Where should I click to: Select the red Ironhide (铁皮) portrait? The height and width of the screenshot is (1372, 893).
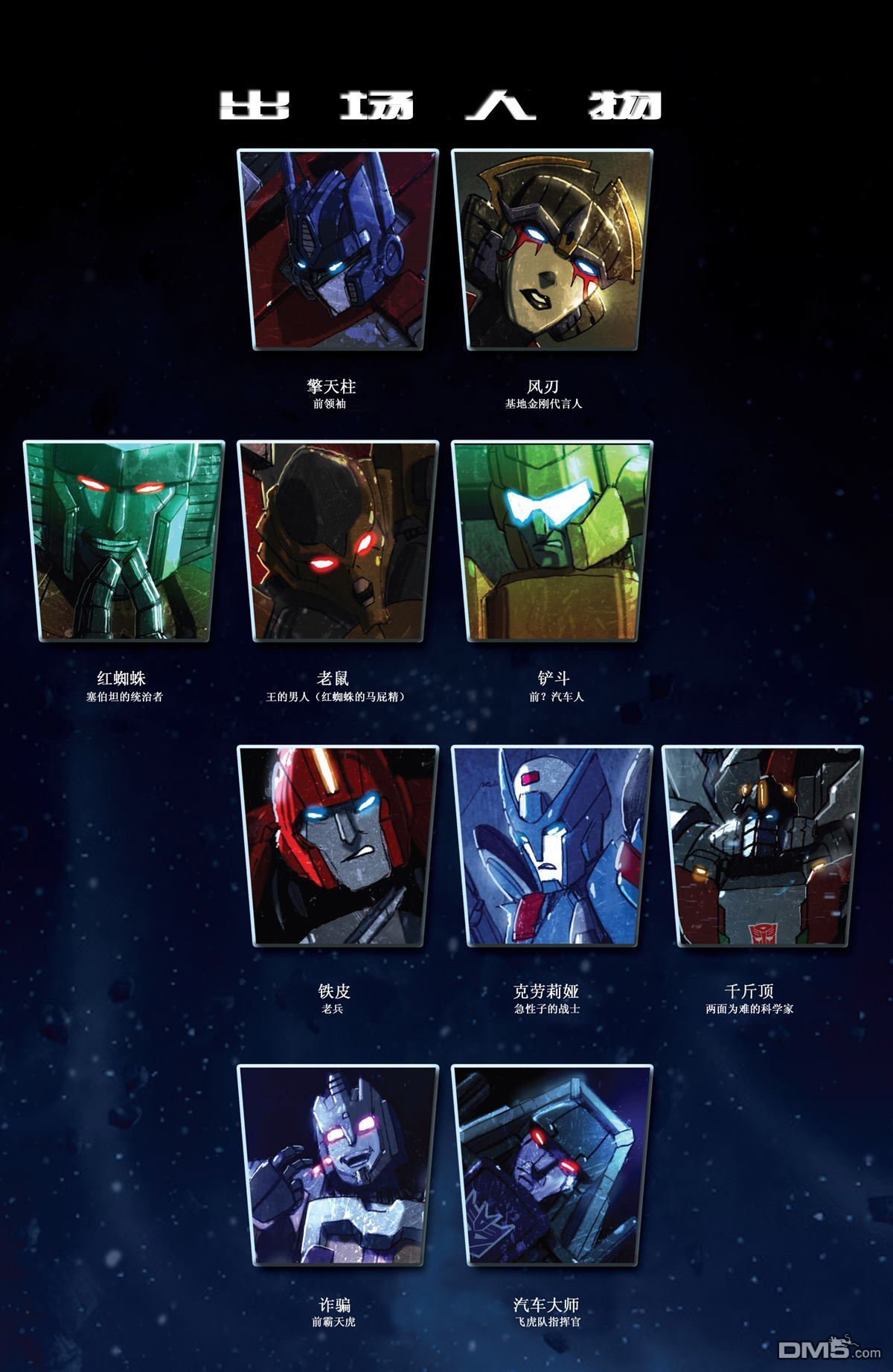[x=338, y=846]
